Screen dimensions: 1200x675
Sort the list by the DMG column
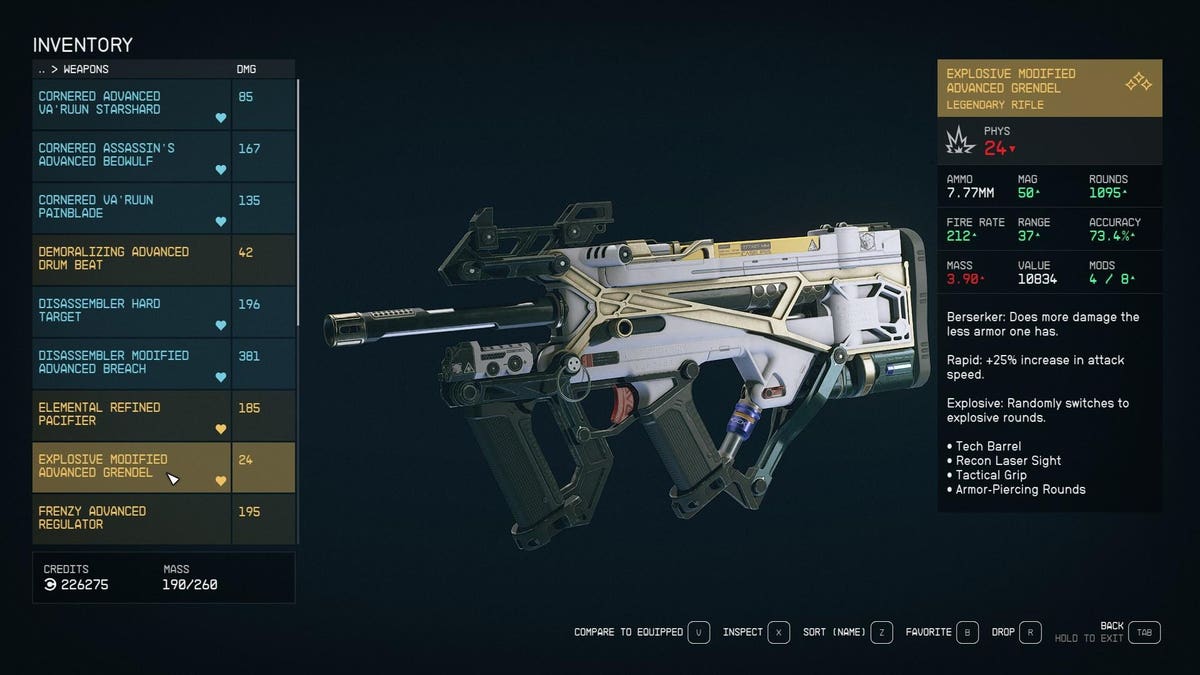[x=244, y=70]
